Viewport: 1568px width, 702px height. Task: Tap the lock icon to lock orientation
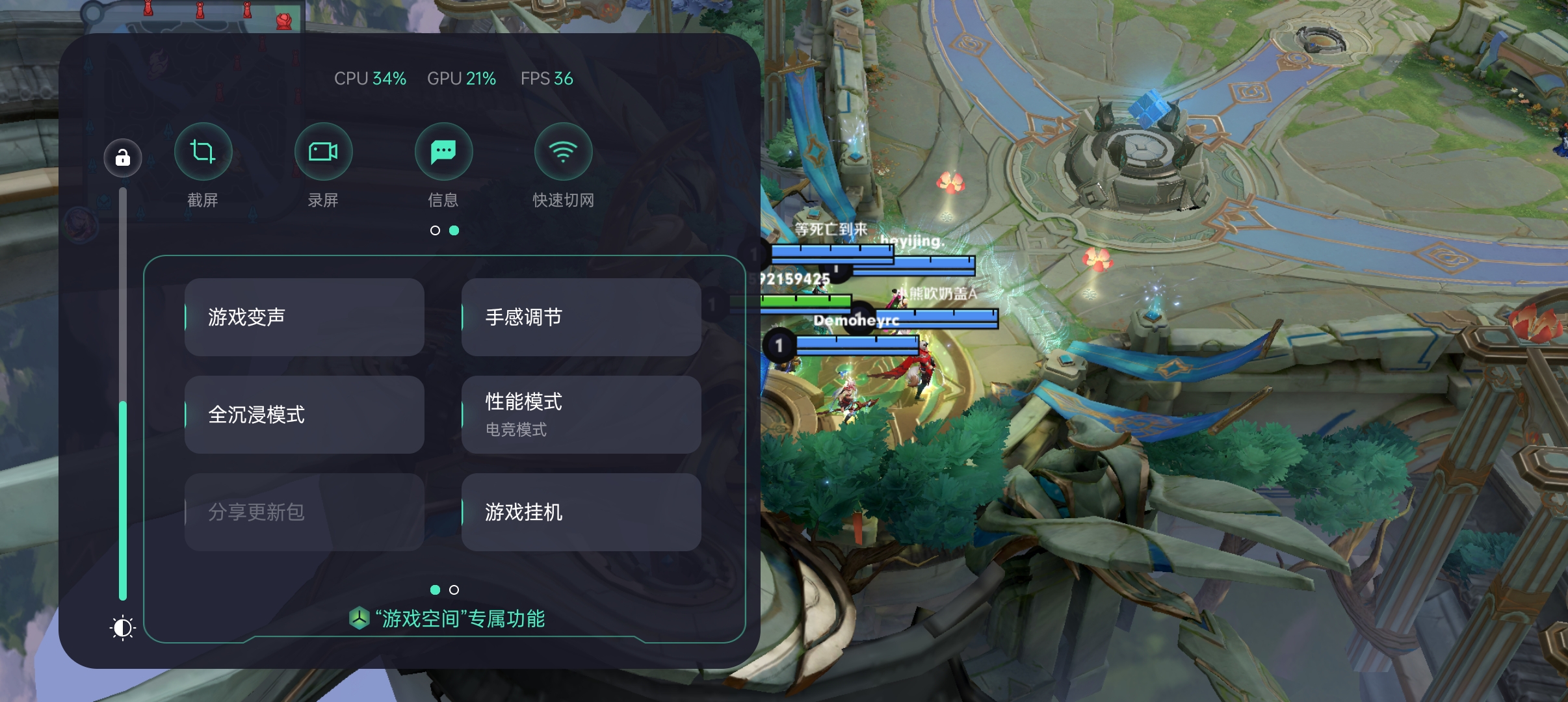[123, 158]
